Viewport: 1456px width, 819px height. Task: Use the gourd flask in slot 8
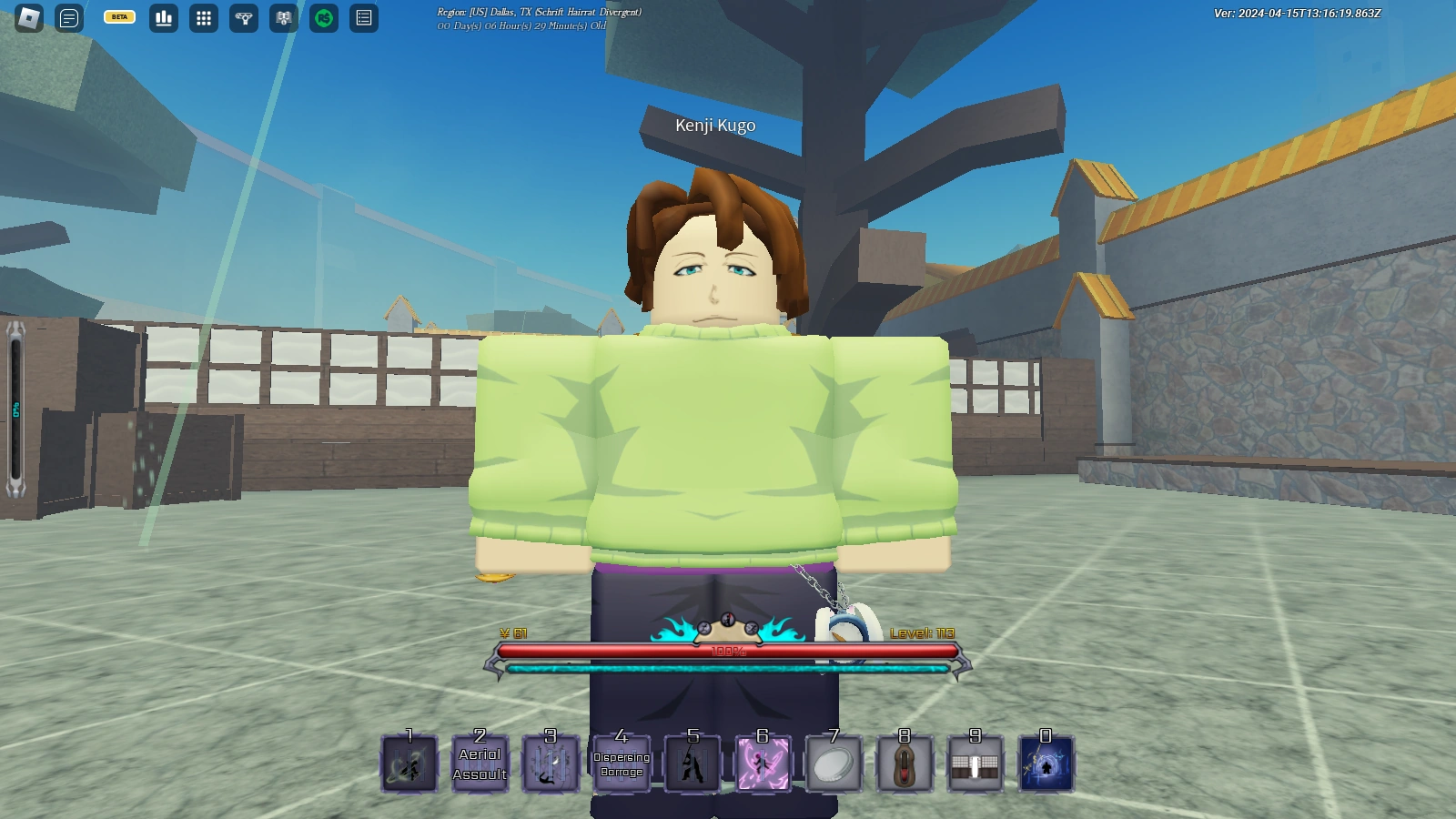pos(905,763)
